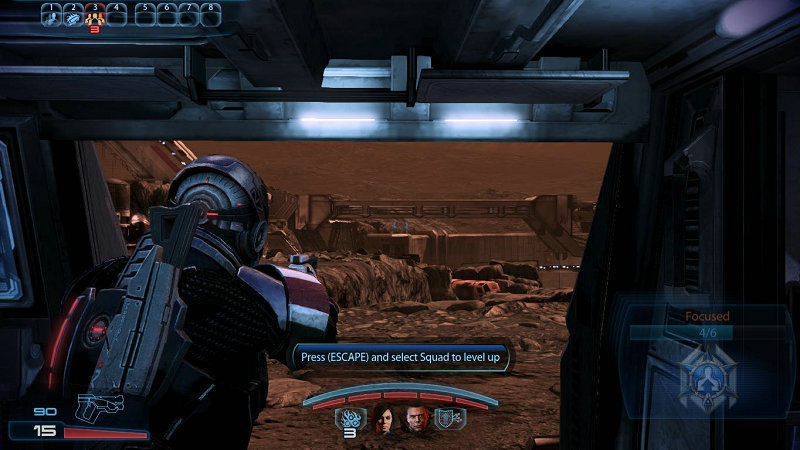Activate the power in hotbar slot 2
Image resolution: width=800 pixels, height=450 pixels.
coord(72,17)
